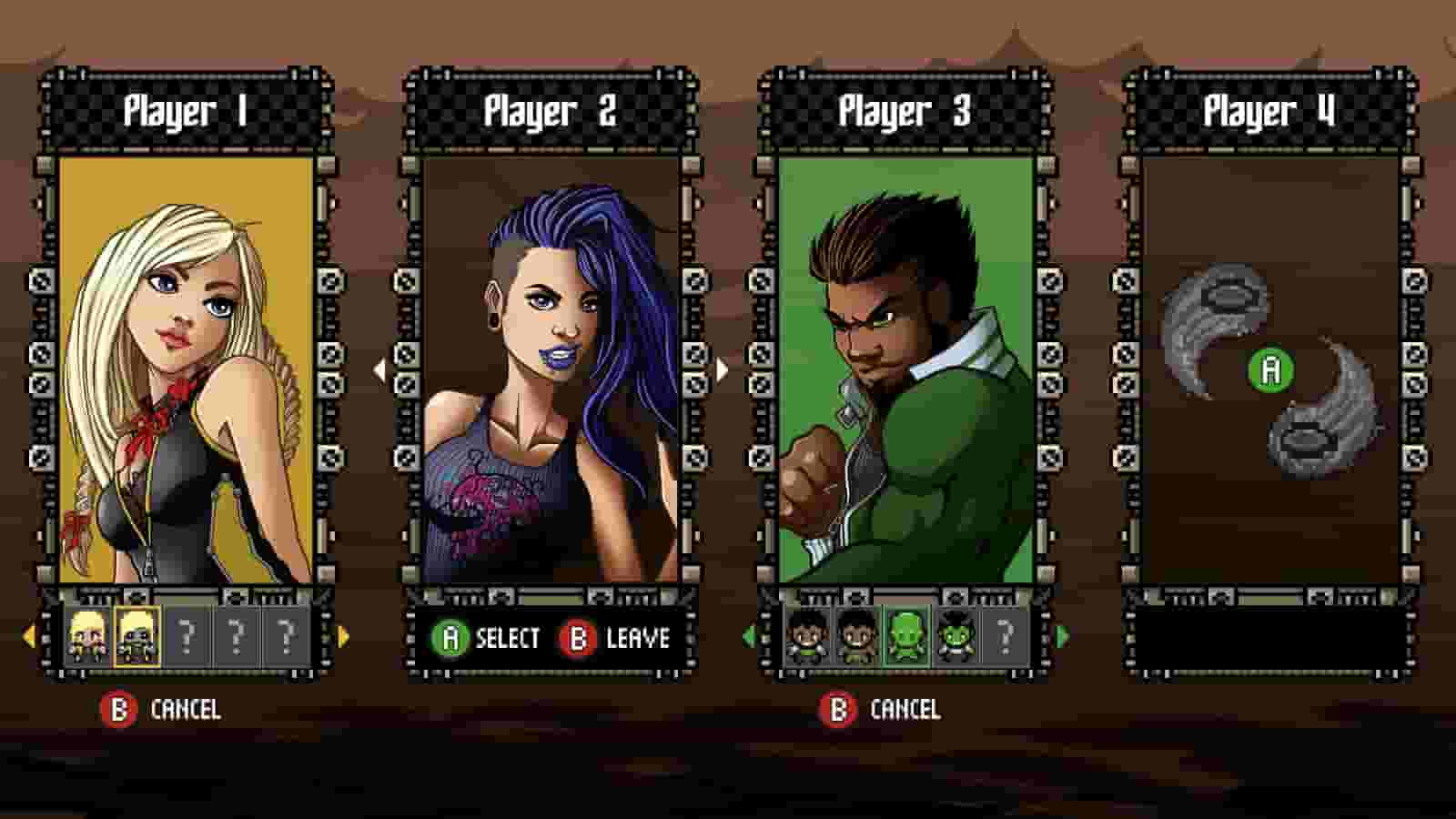
Task: Click the highlighted hooded character icon under Player 1
Action: pyautogui.click(x=136, y=637)
